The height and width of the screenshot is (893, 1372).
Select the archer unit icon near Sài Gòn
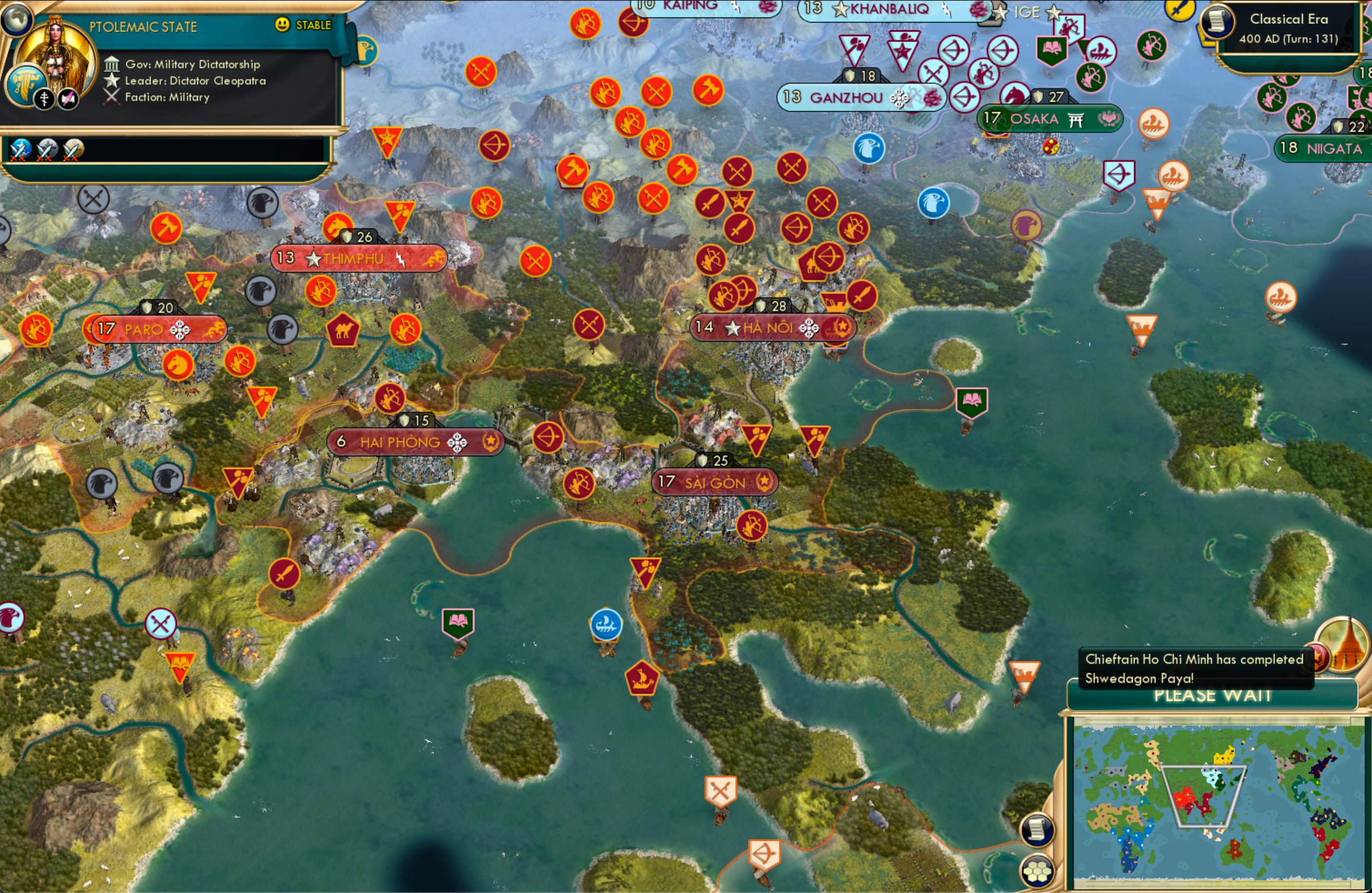[751, 525]
